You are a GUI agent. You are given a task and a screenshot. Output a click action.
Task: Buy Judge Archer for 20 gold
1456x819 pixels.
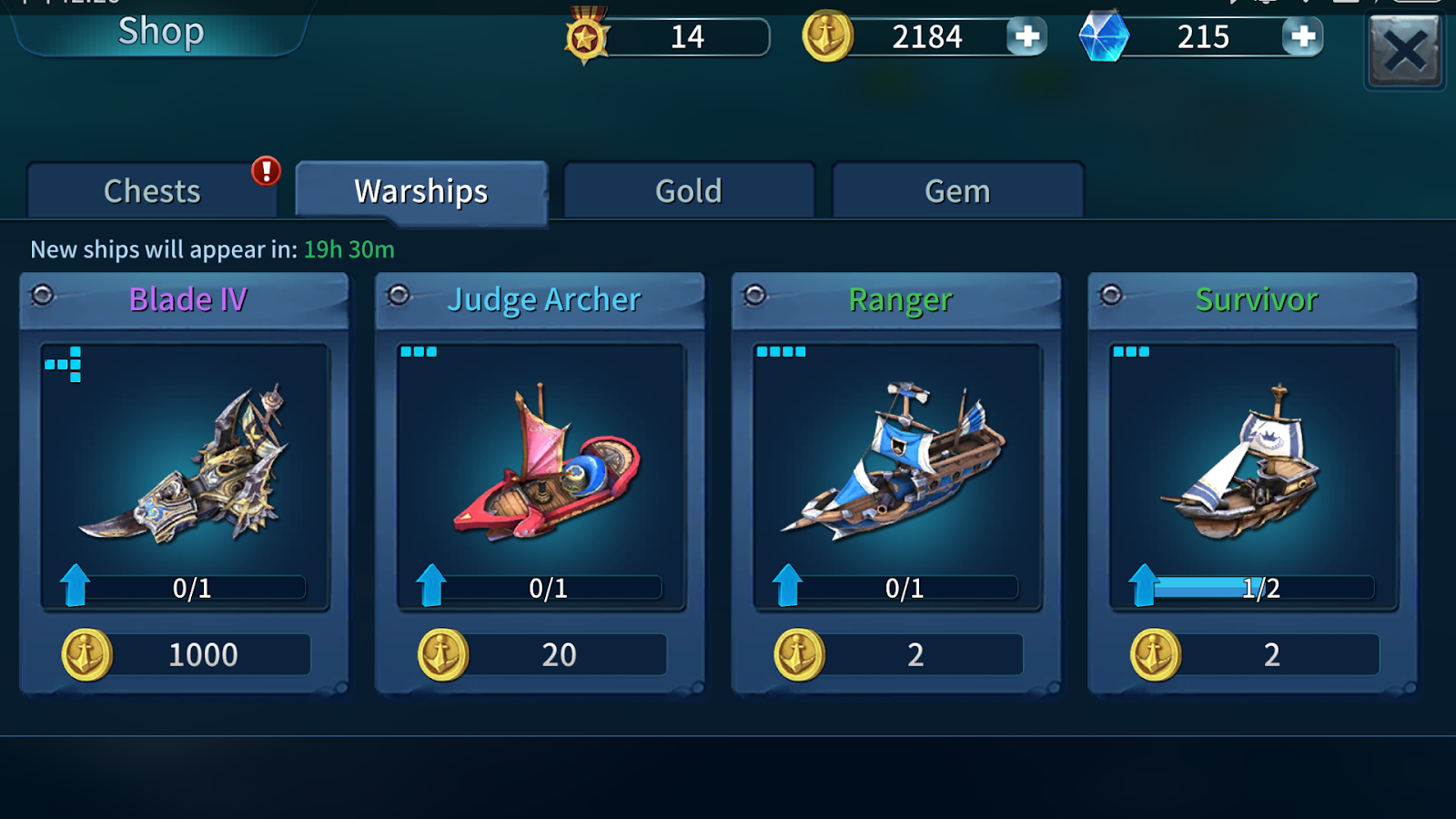[542, 655]
